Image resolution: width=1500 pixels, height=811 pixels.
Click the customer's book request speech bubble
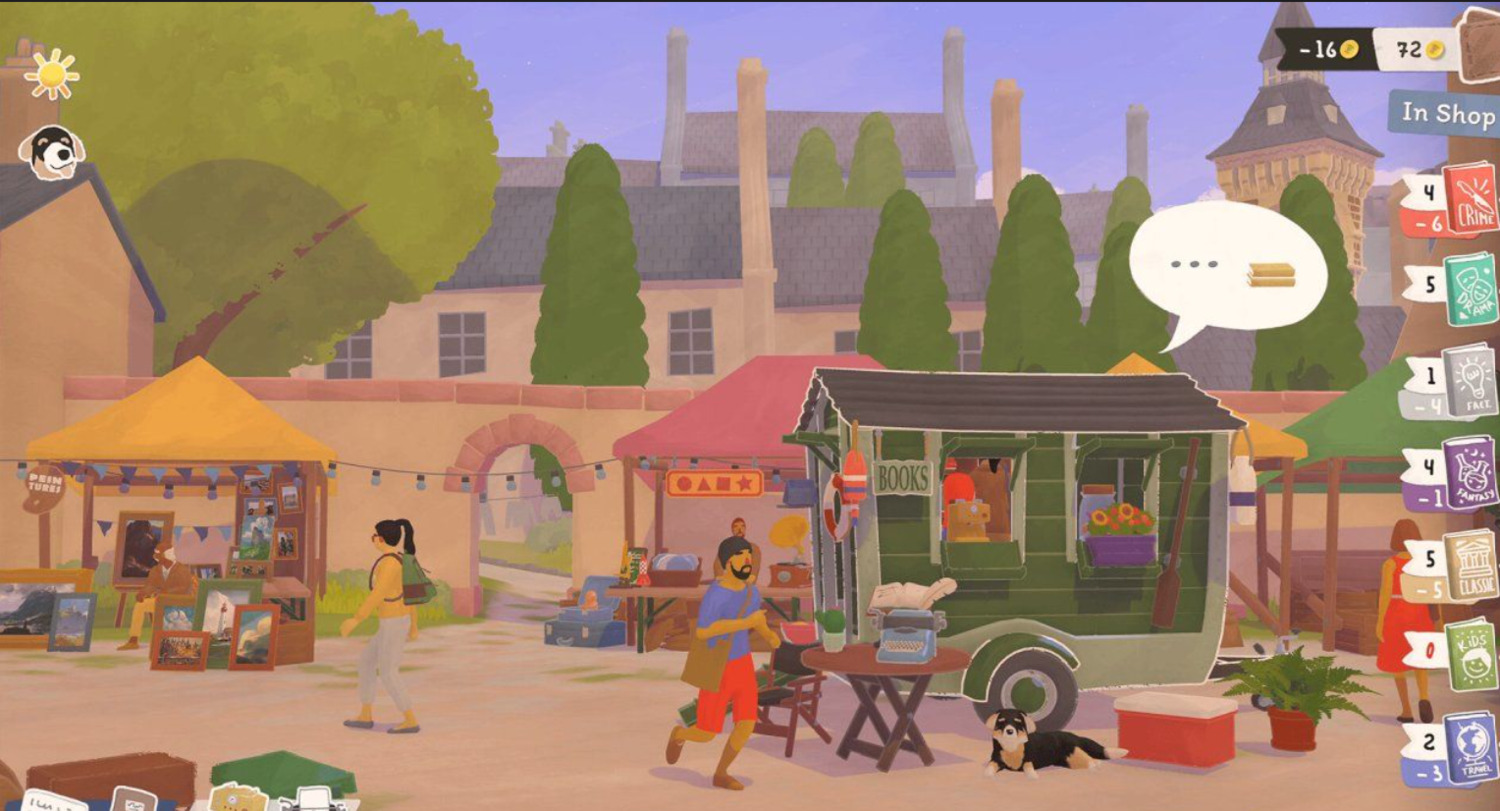coord(1228,268)
